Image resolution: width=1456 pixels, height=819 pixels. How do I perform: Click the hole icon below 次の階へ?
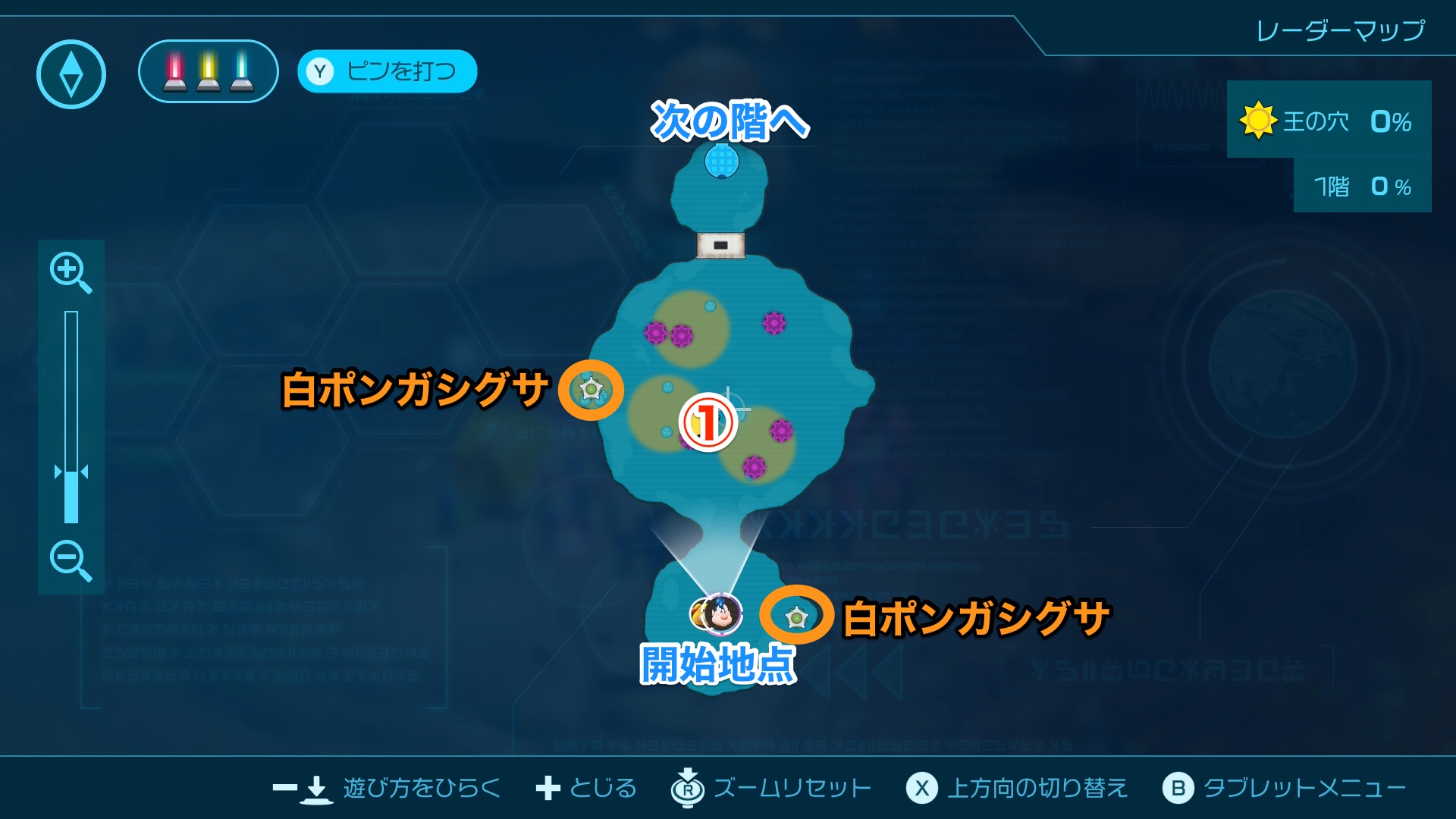pos(720,162)
